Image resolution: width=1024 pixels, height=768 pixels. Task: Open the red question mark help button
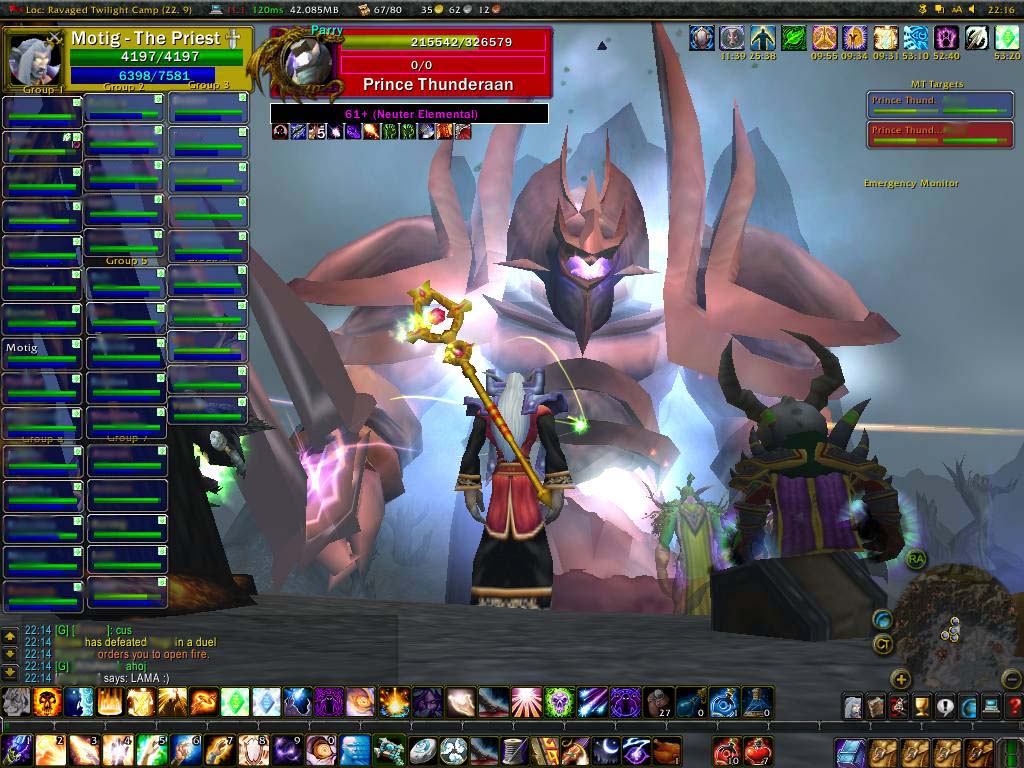coord(1013,706)
